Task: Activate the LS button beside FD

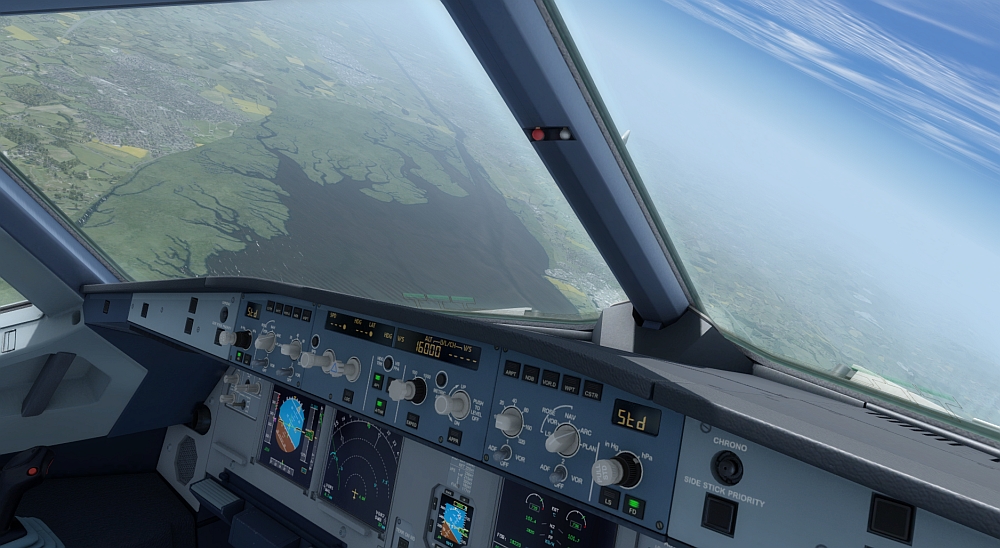Action: [608, 499]
